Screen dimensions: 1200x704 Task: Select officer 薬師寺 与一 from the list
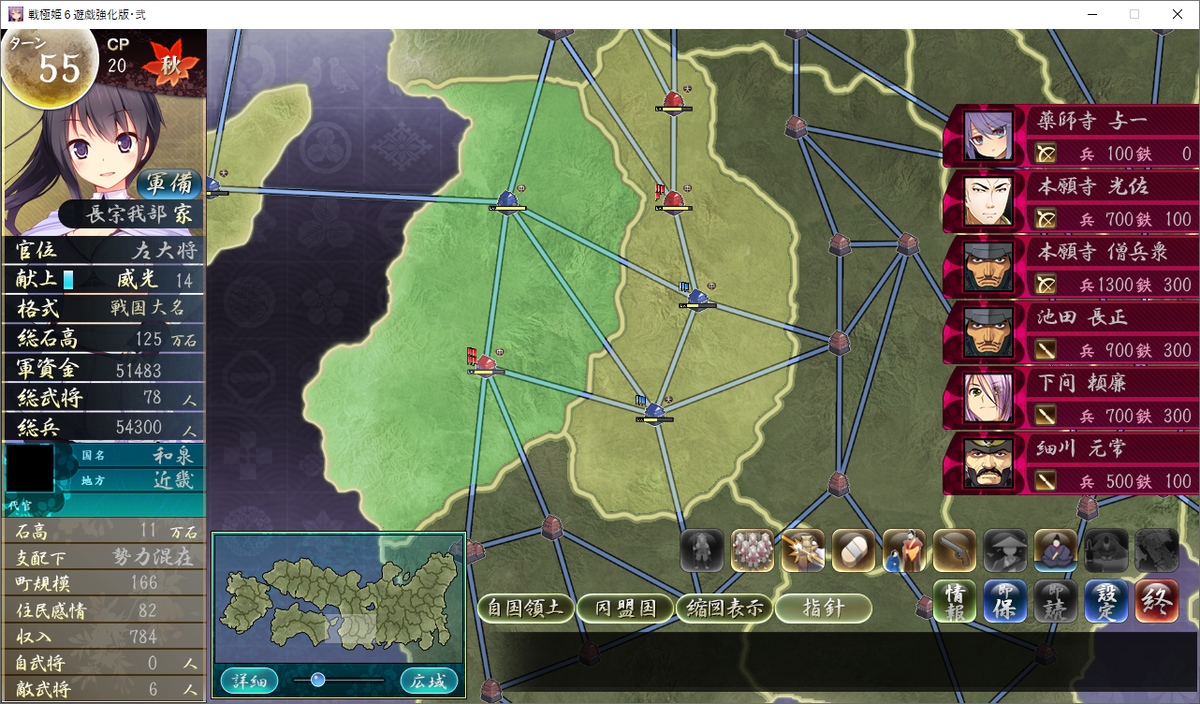click(x=1070, y=136)
